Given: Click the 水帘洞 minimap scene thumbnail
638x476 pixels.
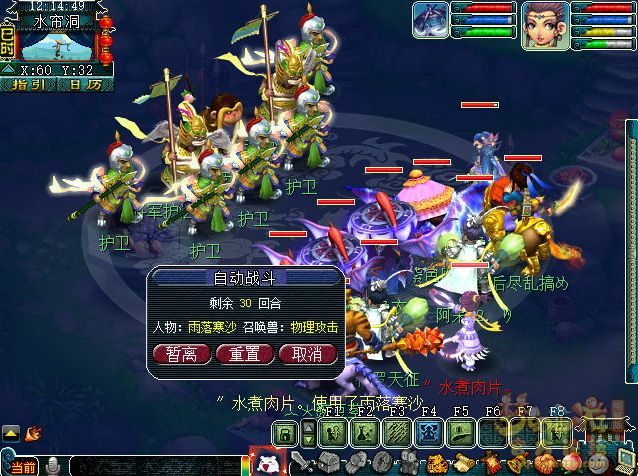Looking at the screenshot, I should click(x=58, y=43).
